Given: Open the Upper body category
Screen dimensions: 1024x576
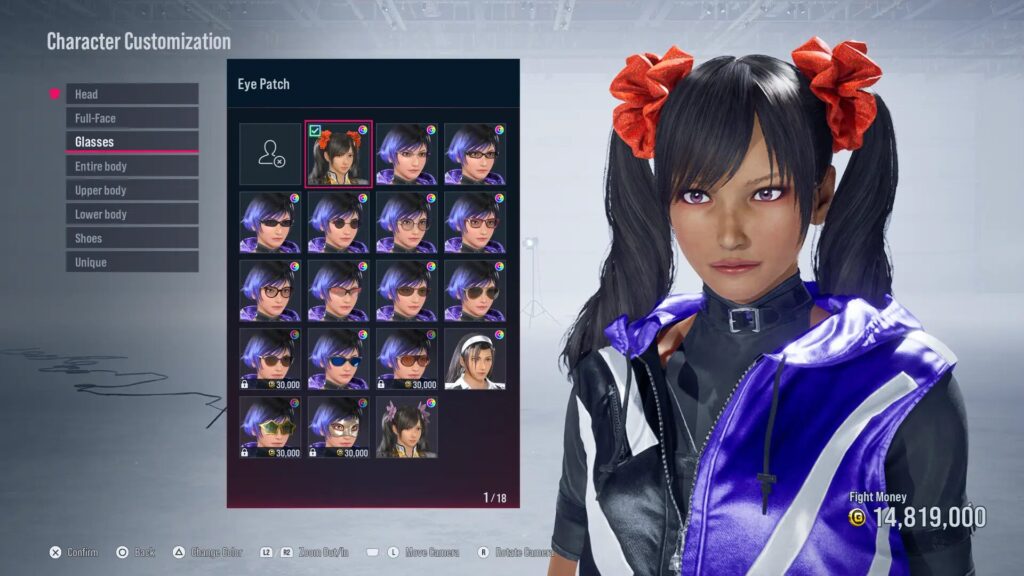Looking at the screenshot, I should pyautogui.click(x=131, y=190).
